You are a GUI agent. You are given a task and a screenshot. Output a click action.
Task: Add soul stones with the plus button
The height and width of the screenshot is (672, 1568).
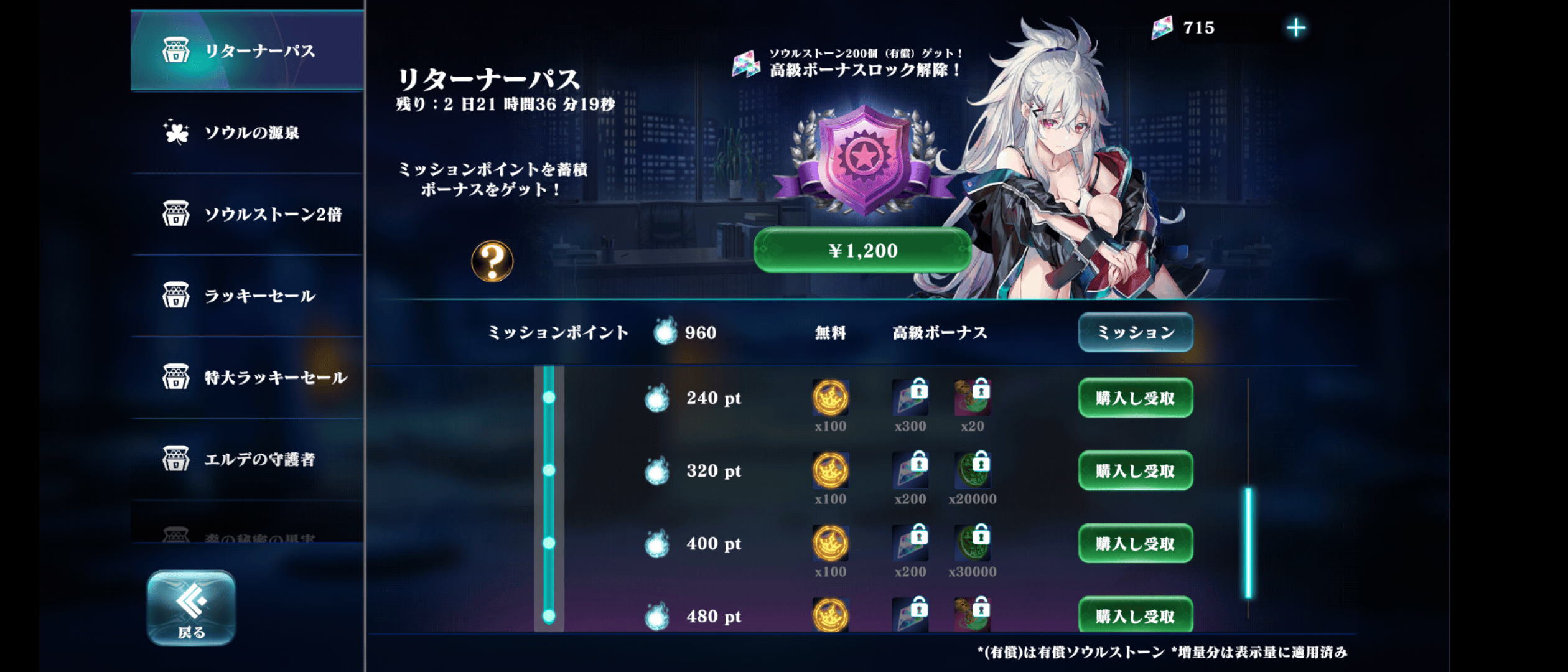pos(1295,27)
